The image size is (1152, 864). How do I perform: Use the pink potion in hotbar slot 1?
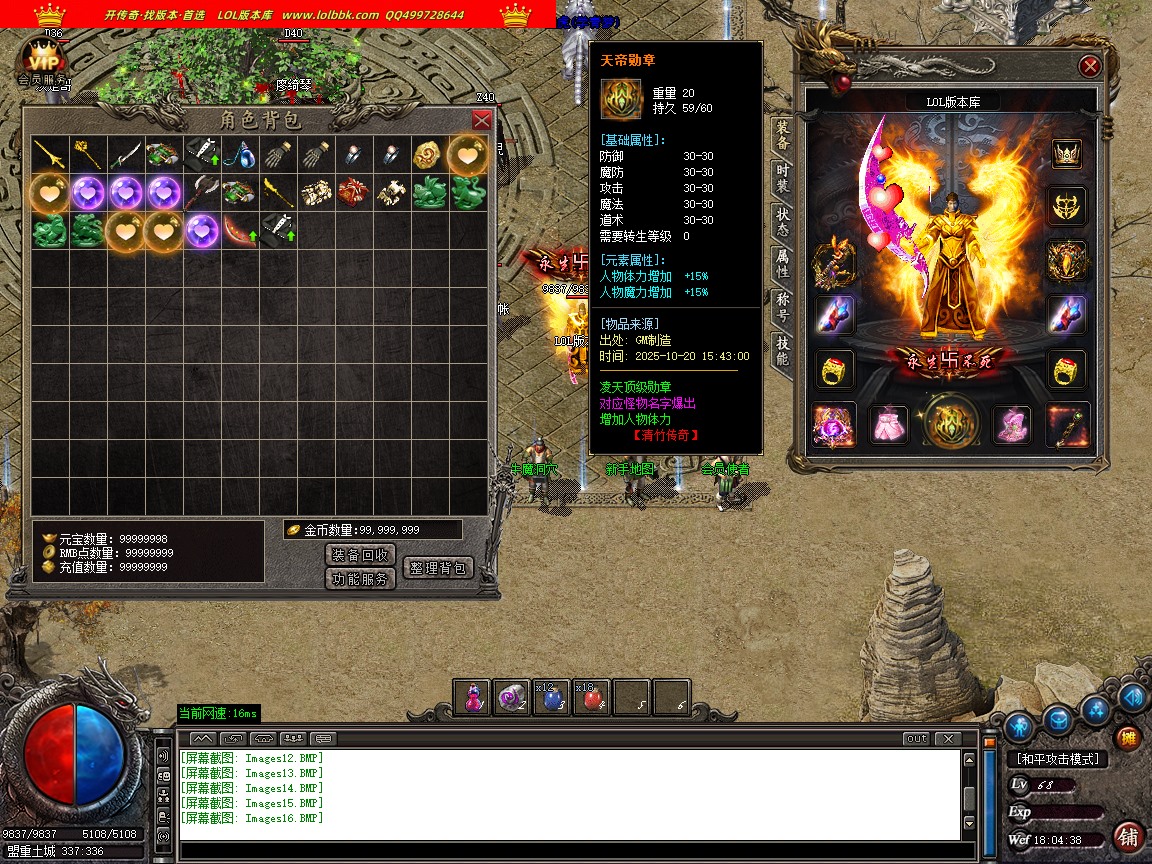click(x=472, y=698)
